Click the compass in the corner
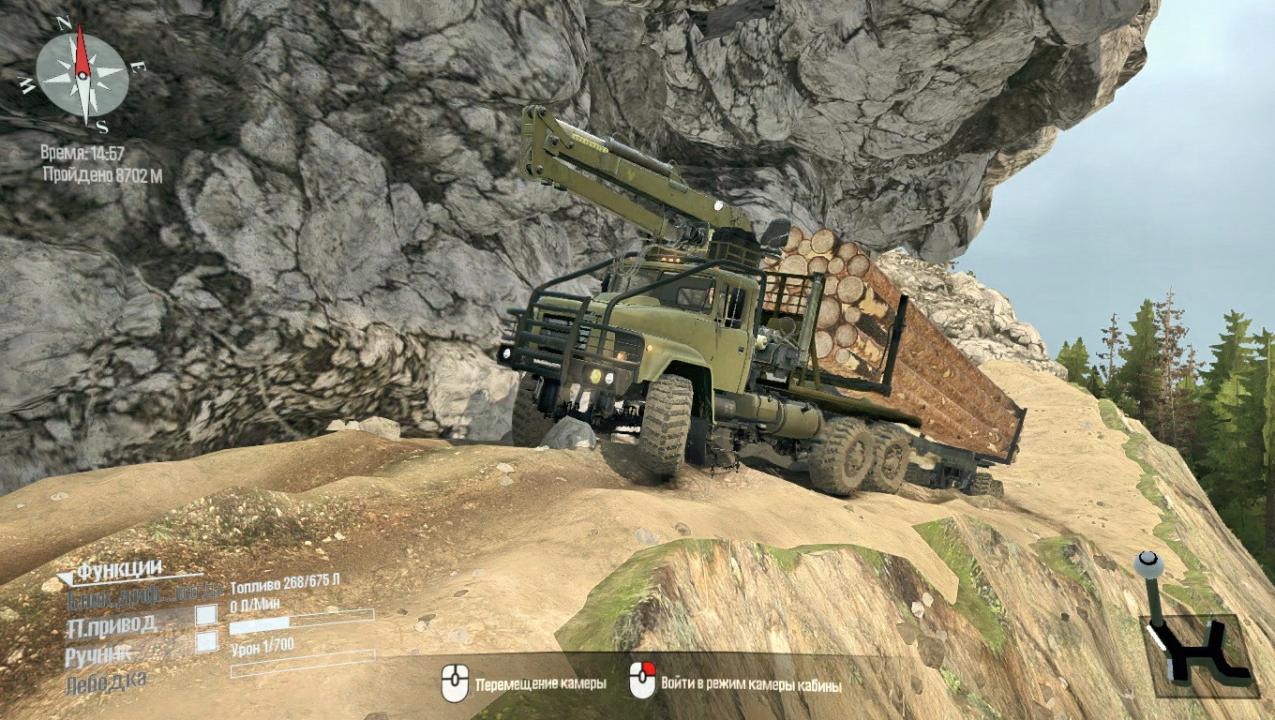Viewport: 1275px width, 720px height. click(82, 75)
